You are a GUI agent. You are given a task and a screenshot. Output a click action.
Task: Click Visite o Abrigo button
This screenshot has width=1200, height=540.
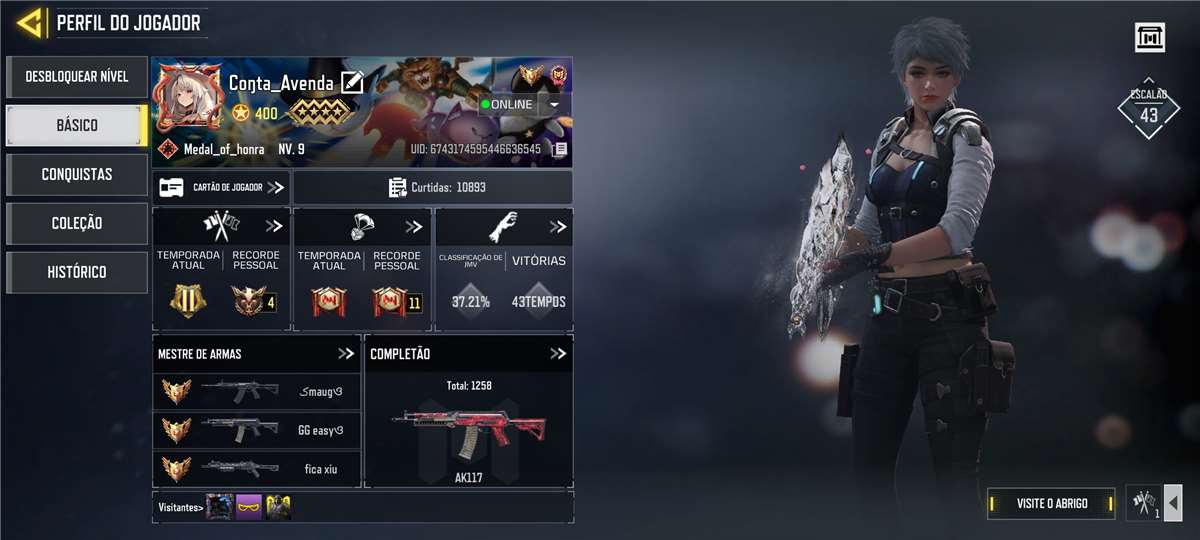[x=1051, y=503]
